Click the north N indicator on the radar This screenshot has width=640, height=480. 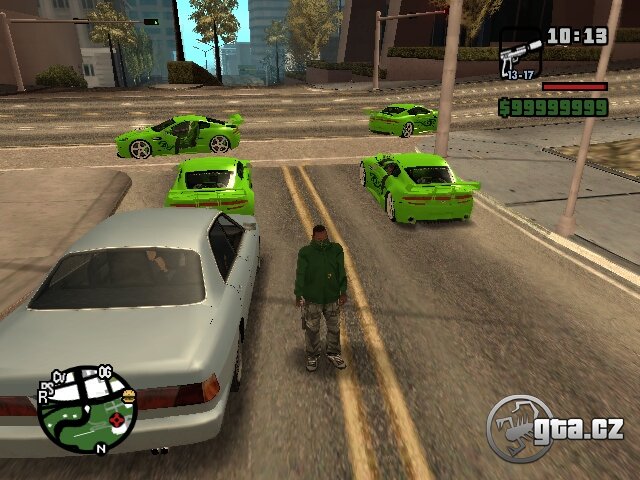(x=100, y=450)
